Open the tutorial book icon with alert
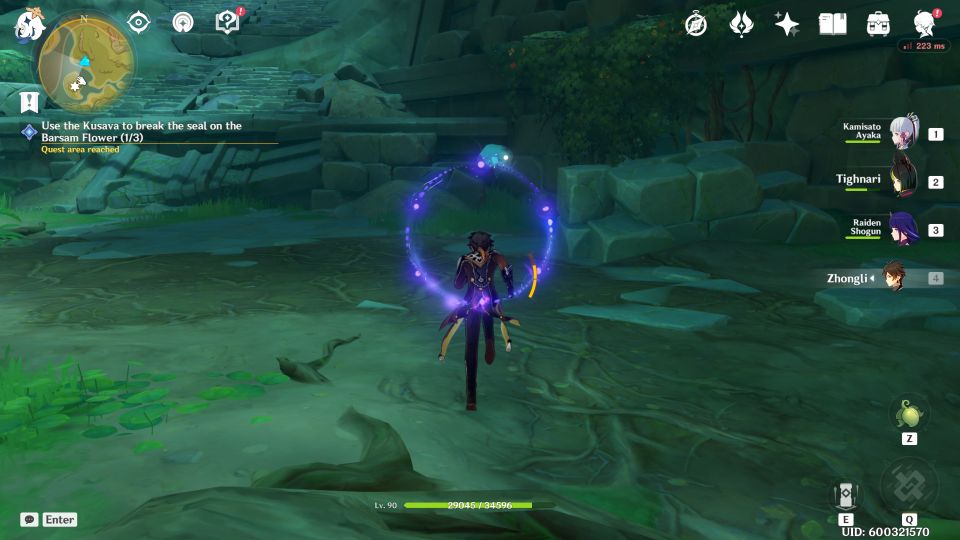Viewport: 960px width, 540px height. (227, 23)
